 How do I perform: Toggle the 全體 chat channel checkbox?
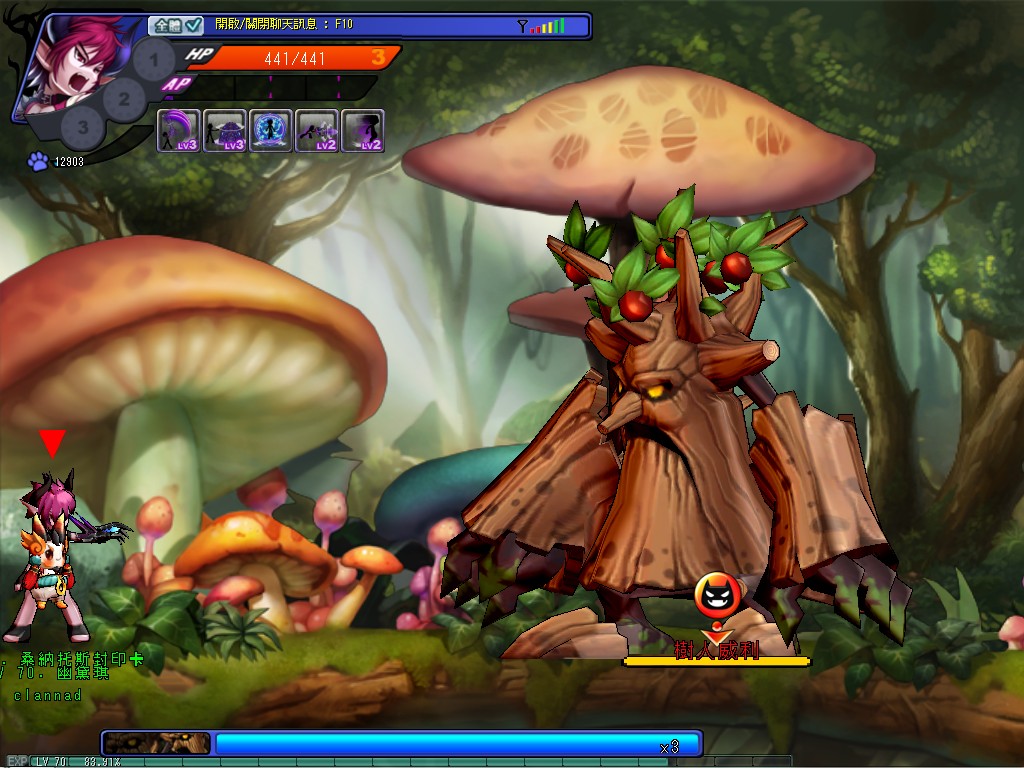[194, 25]
